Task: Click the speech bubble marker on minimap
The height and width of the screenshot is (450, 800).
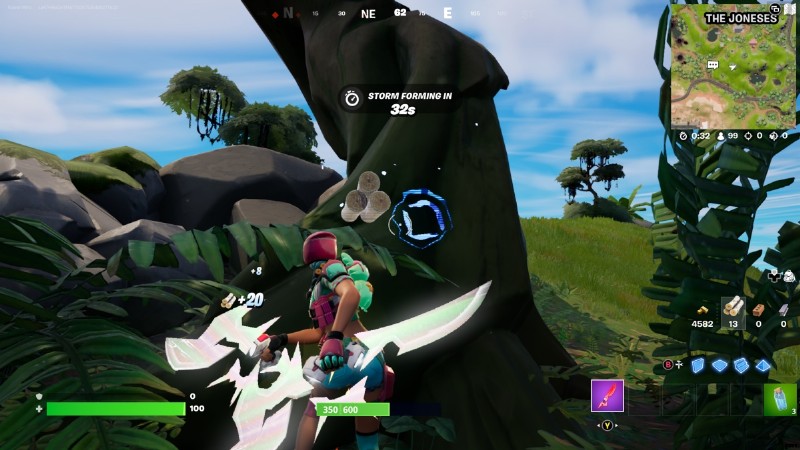Action: (x=714, y=64)
